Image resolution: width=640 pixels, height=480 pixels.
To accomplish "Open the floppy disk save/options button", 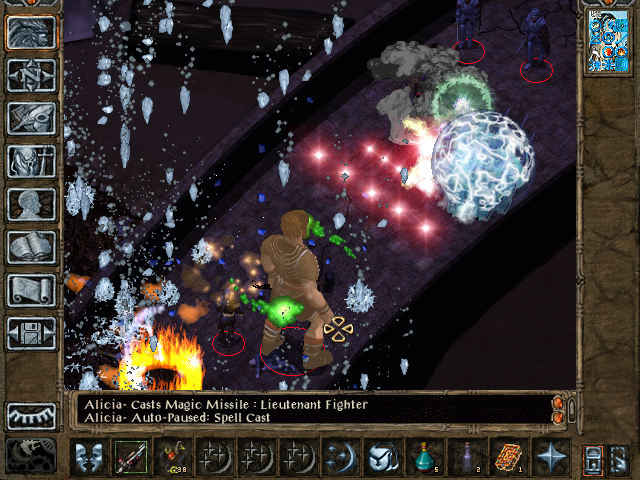I will pyautogui.click(x=31, y=332).
